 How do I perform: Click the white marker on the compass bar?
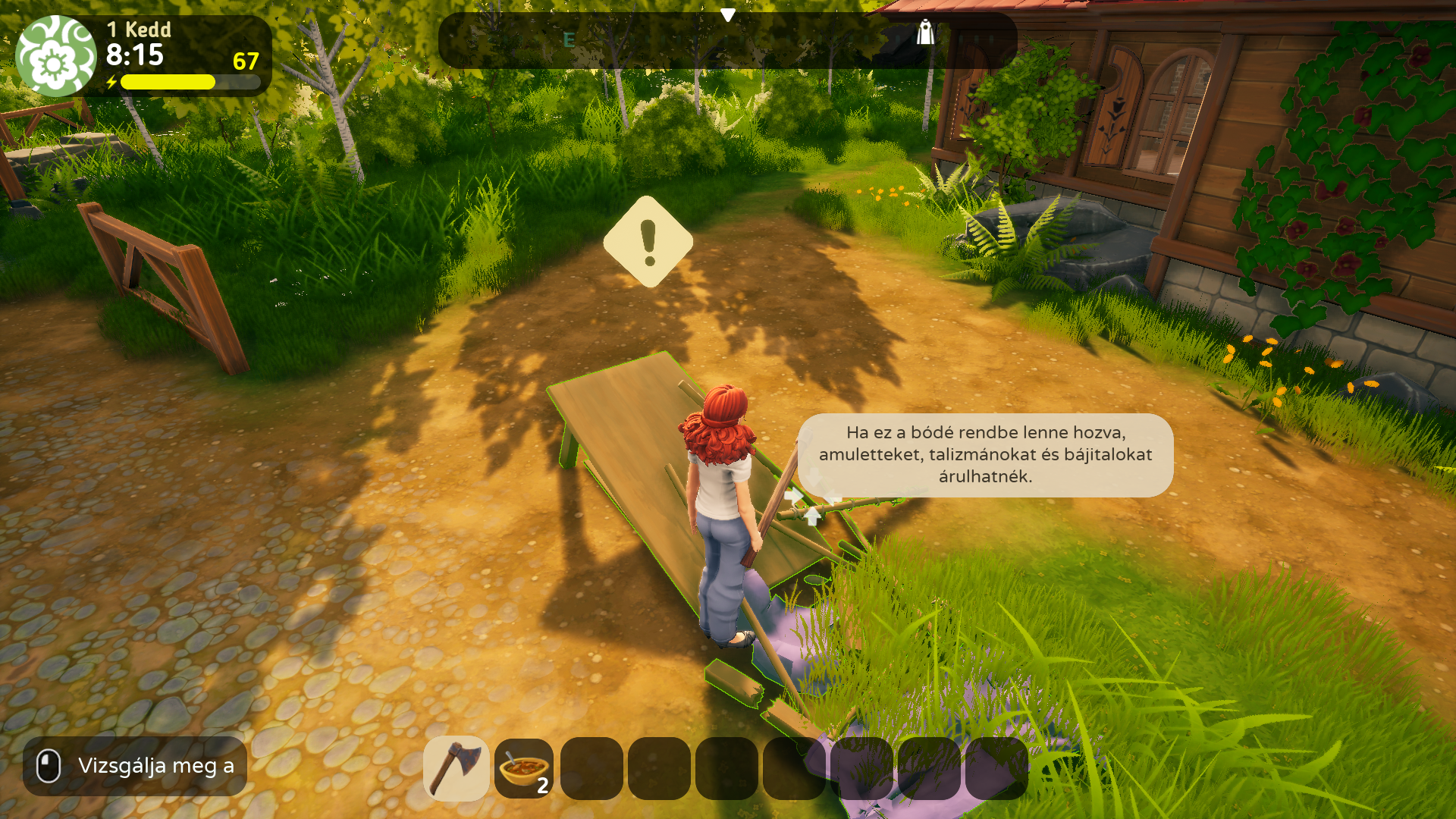(x=924, y=32)
